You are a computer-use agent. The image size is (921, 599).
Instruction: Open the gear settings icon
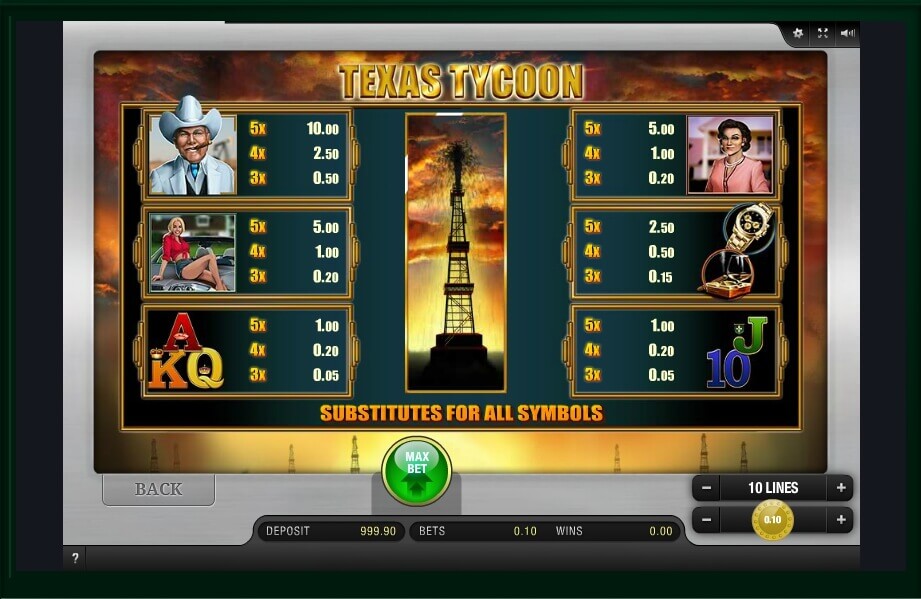tap(798, 33)
